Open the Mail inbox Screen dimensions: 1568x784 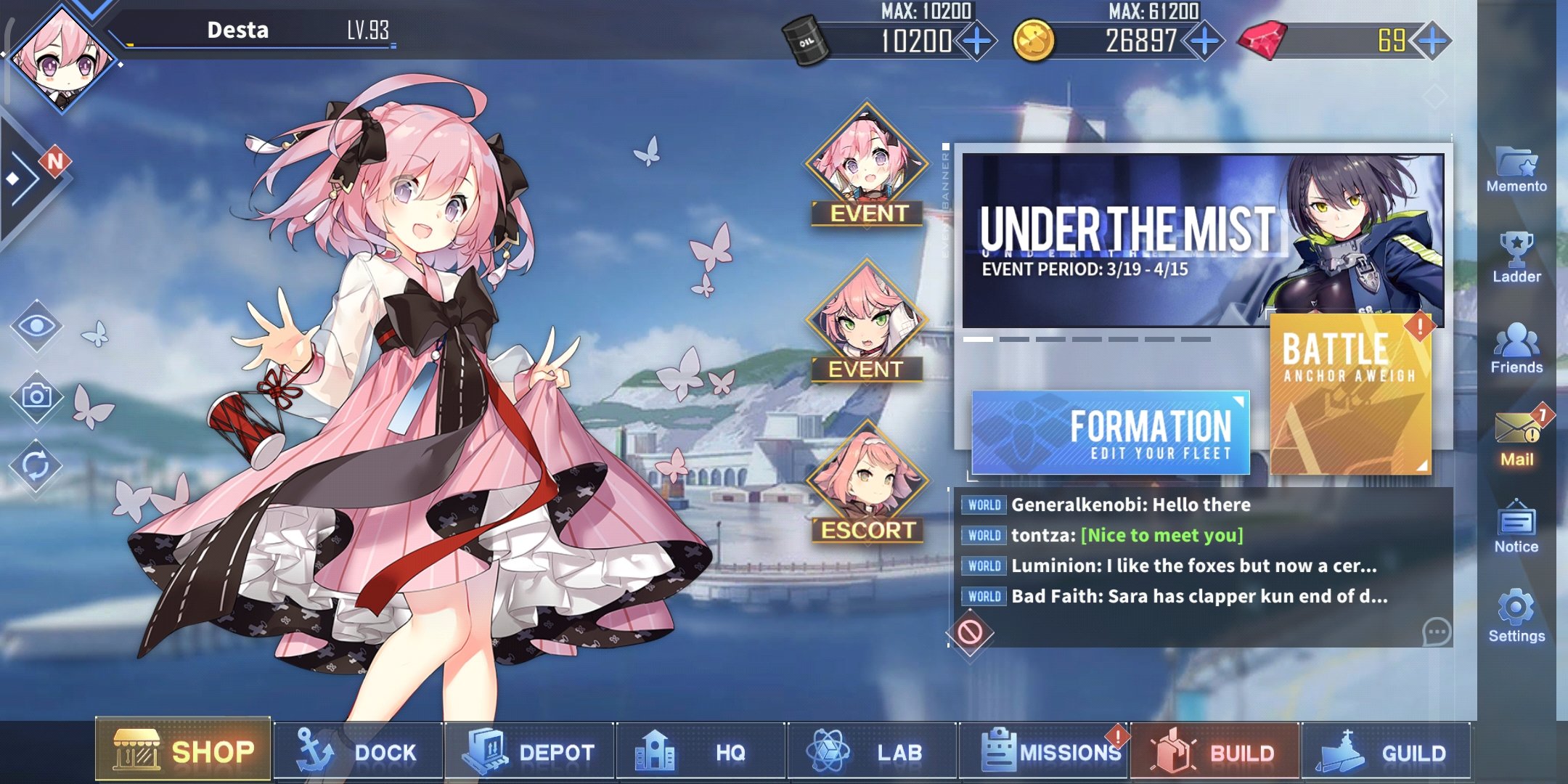point(1516,438)
